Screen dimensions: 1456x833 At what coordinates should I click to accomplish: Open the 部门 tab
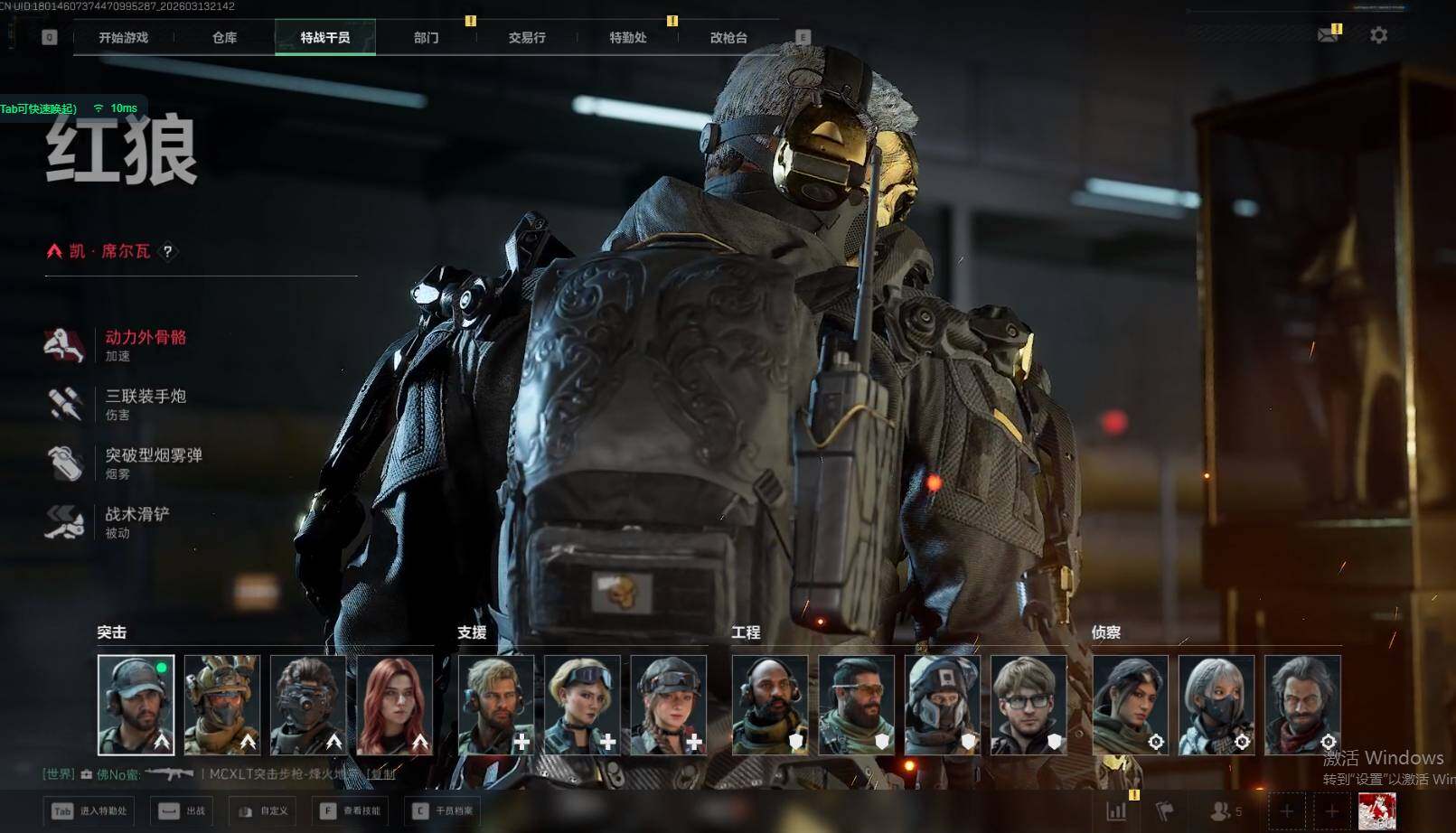(426, 38)
